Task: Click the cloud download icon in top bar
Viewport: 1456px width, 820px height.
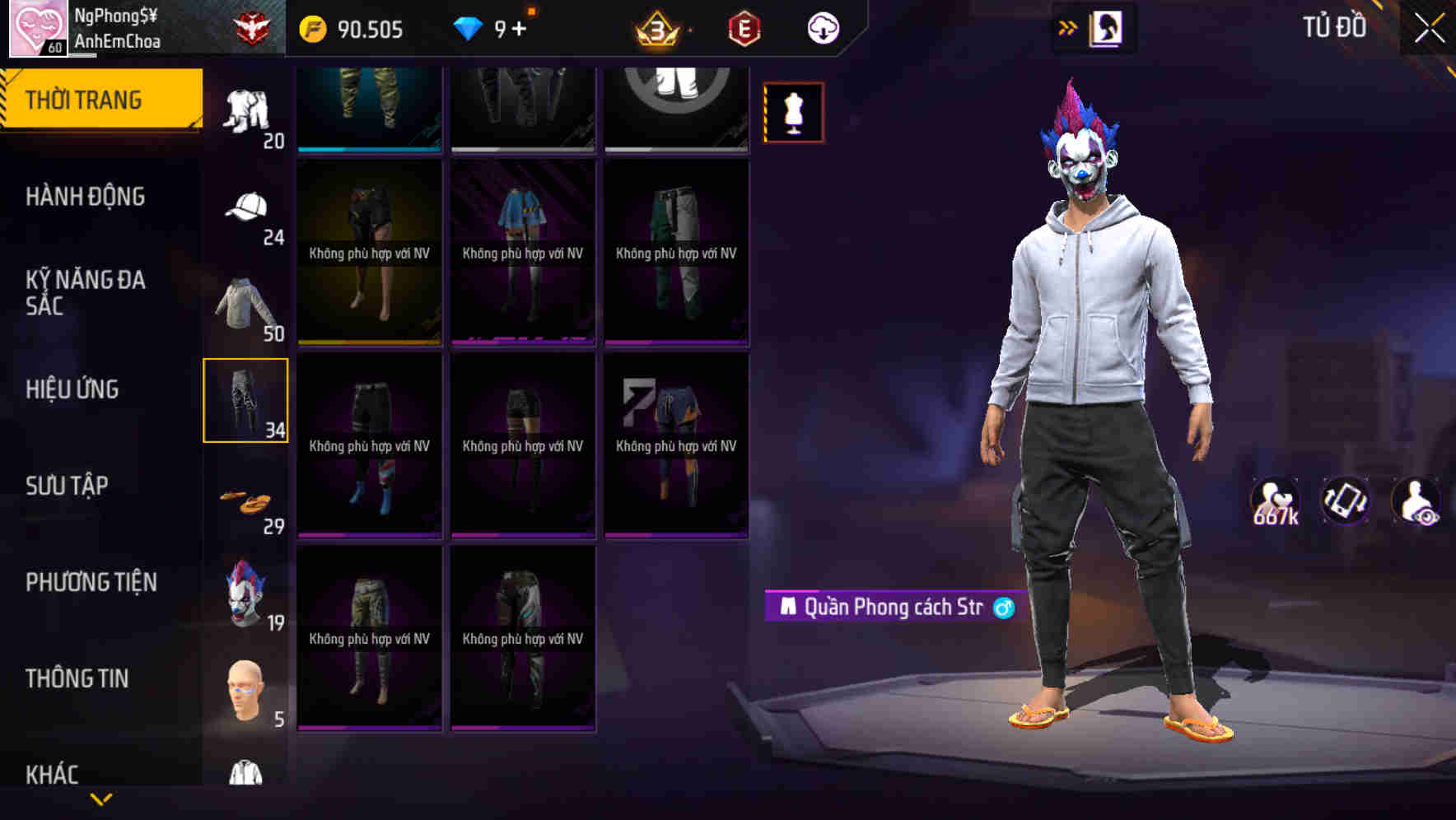Action: pyautogui.click(x=824, y=27)
